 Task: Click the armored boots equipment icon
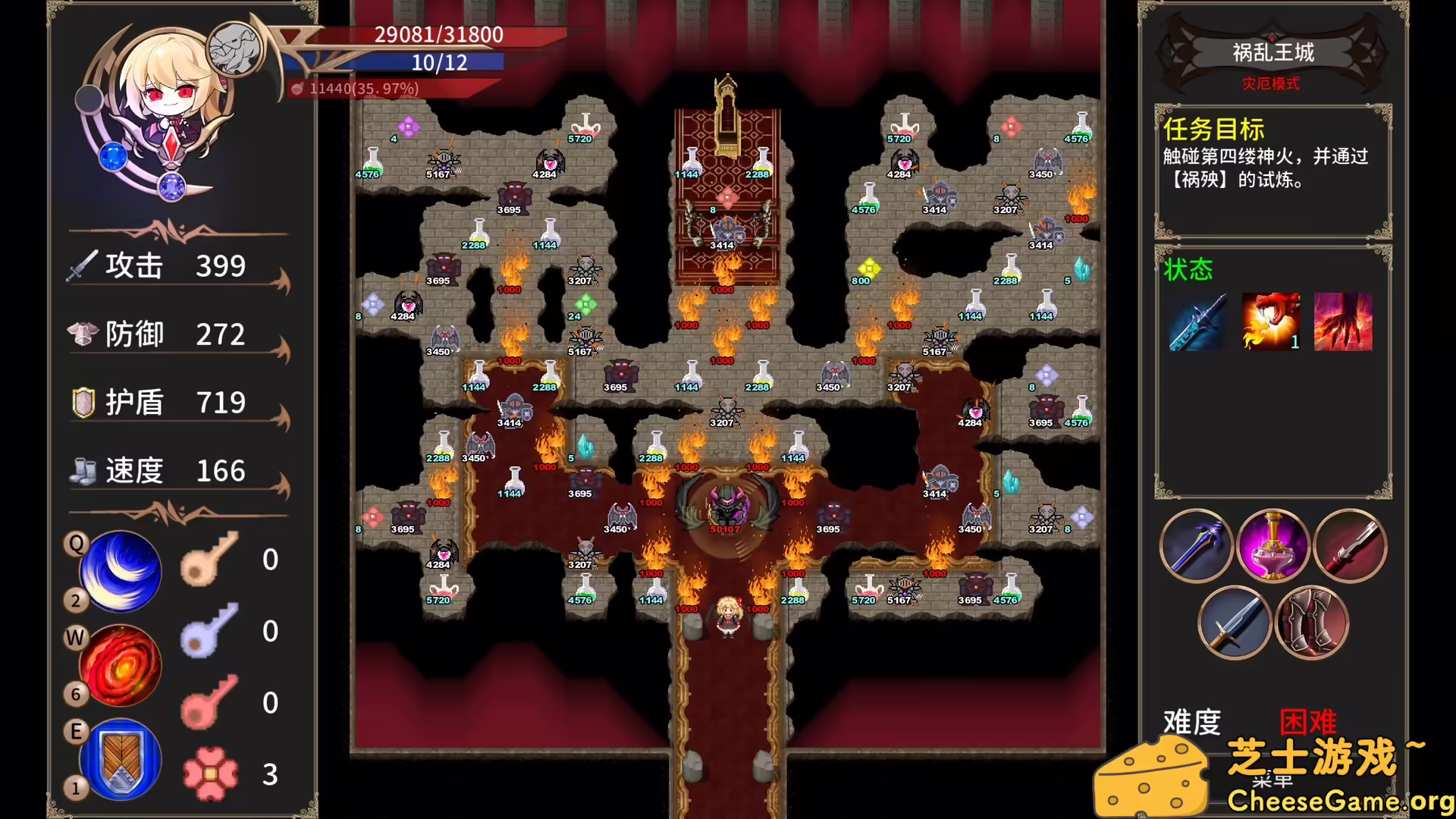pyautogui.click(x=1312, y=622)
